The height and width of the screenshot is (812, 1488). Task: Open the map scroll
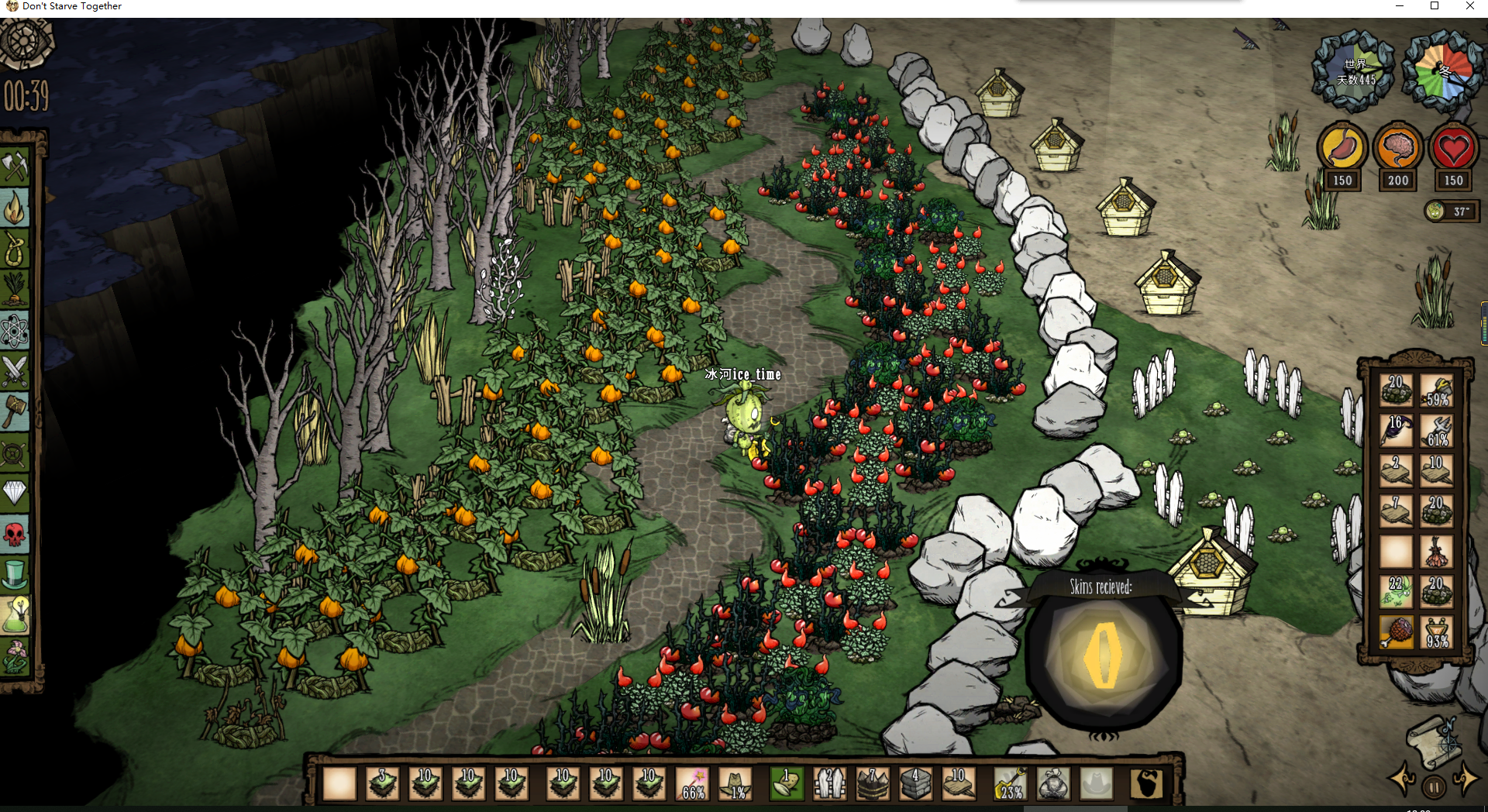(x=1434, y=740)
